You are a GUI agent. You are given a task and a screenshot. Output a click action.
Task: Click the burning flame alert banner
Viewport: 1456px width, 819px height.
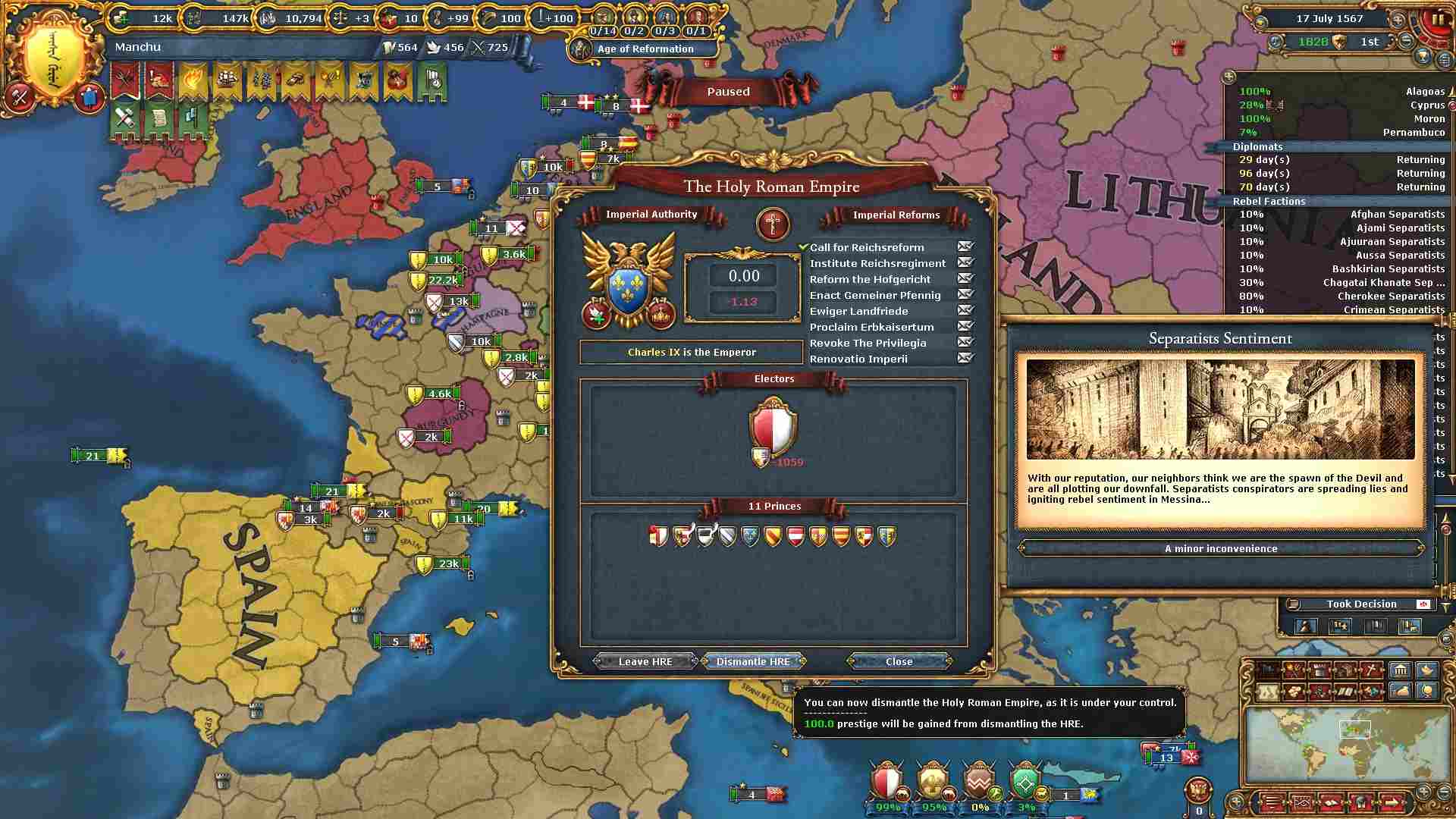tap(193, 82)
